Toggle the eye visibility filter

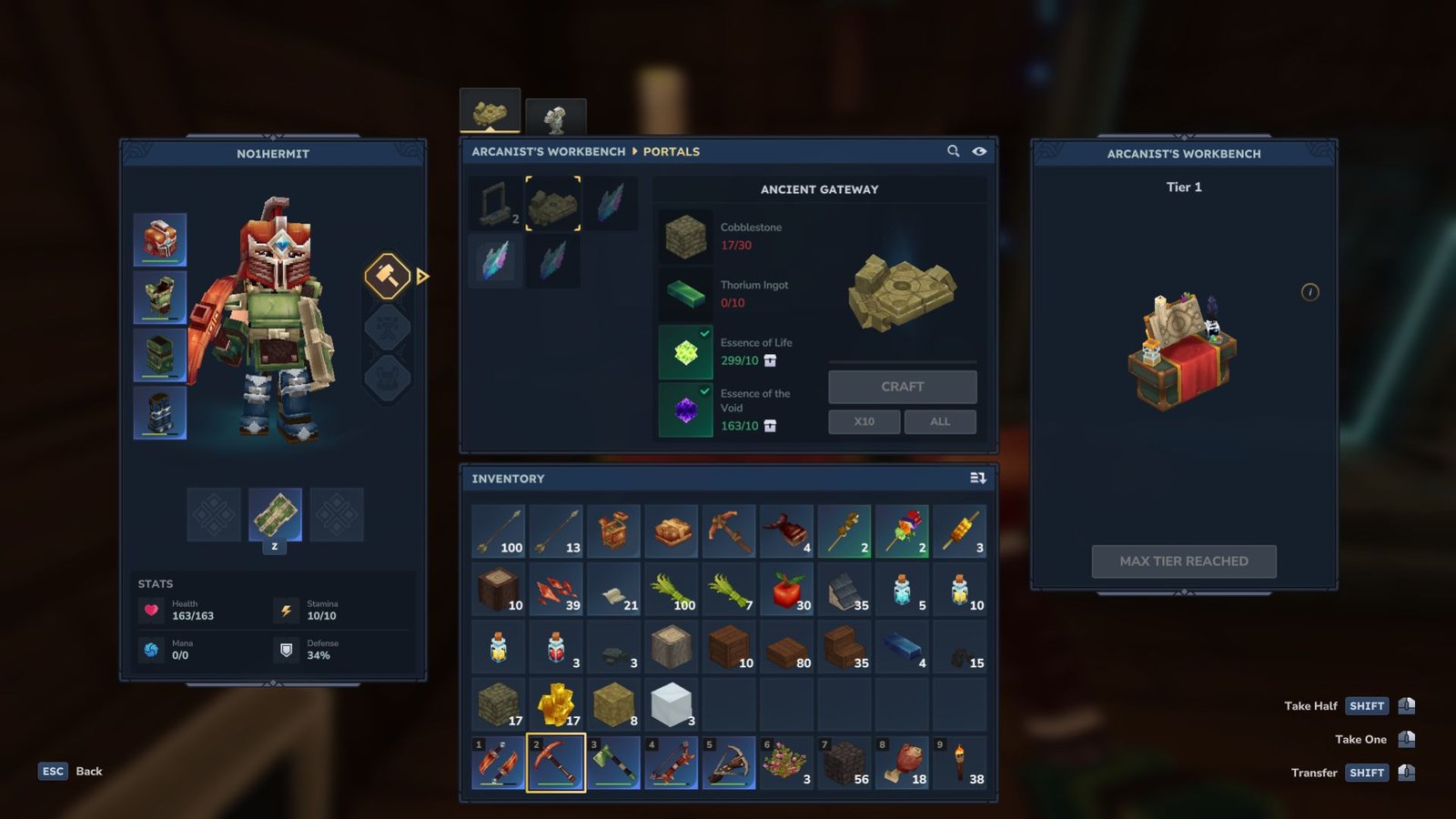pos(979,151)
